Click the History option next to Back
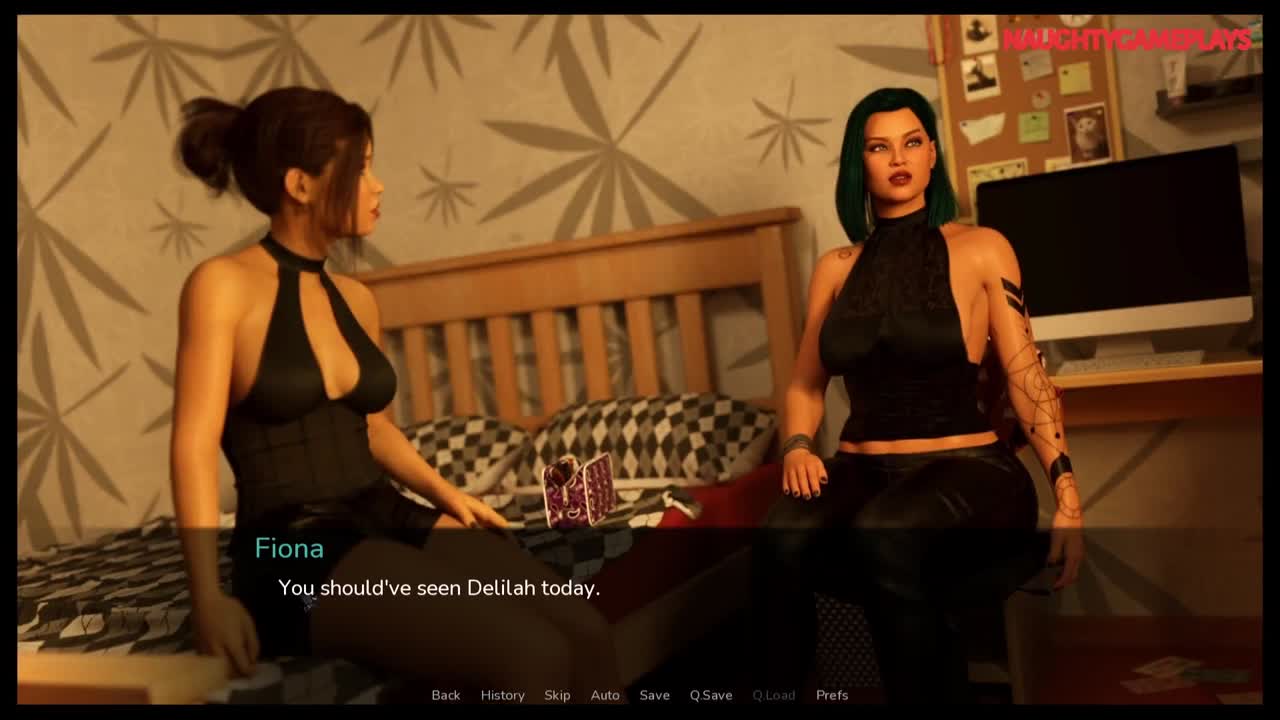This screenshot has height=720, width=1280. (502, 695)
